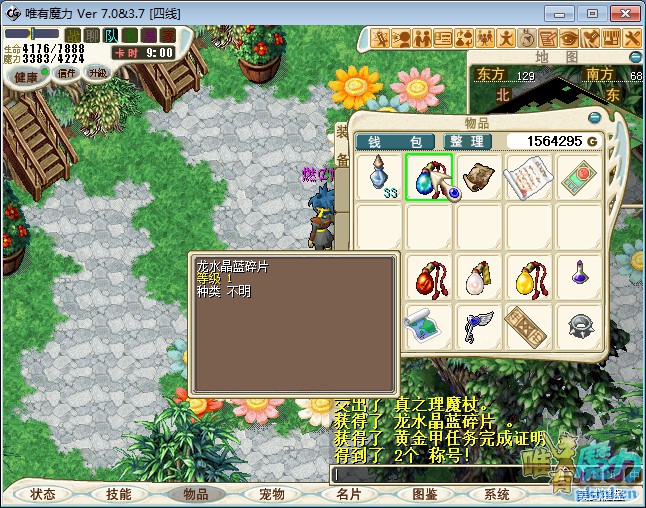Click the 升級 level-up button

click(97, 73)
